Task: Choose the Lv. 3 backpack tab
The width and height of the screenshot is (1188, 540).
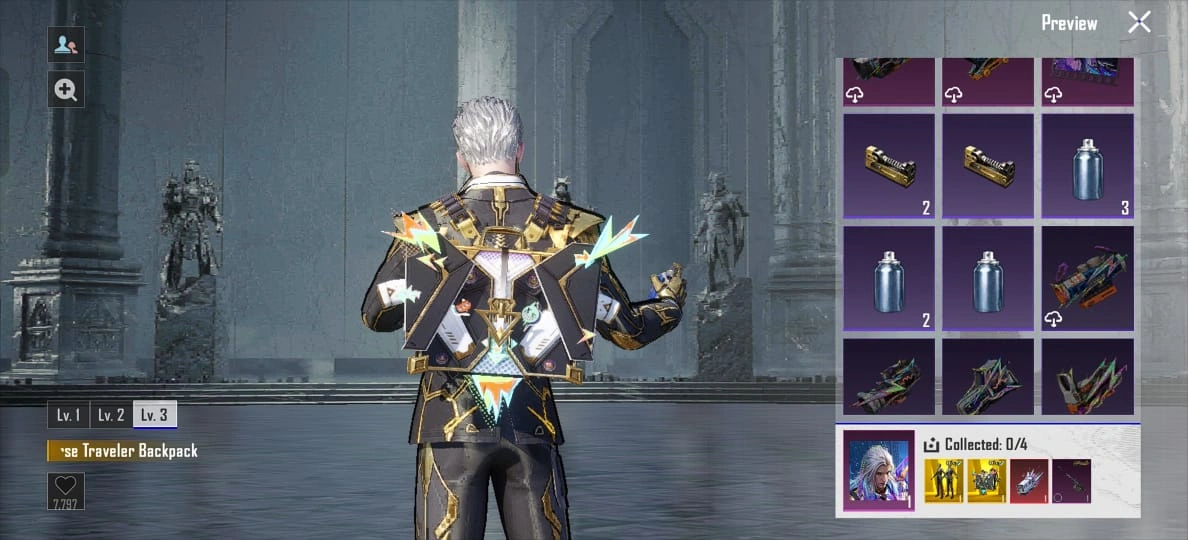Action: click(154, 415)
